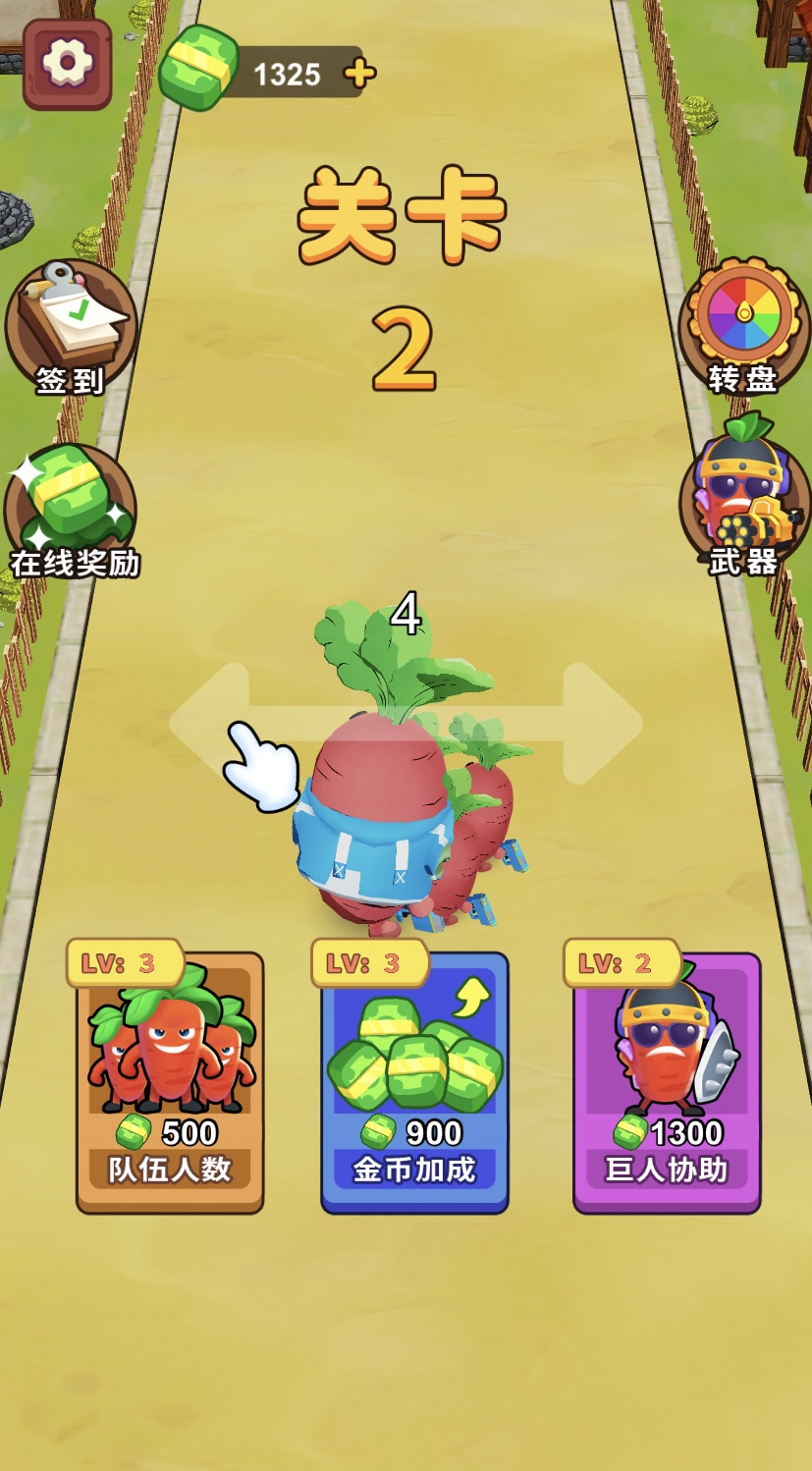Add more cash with the plus button
The image size is (812, 1471).
(x=360, y=73)
